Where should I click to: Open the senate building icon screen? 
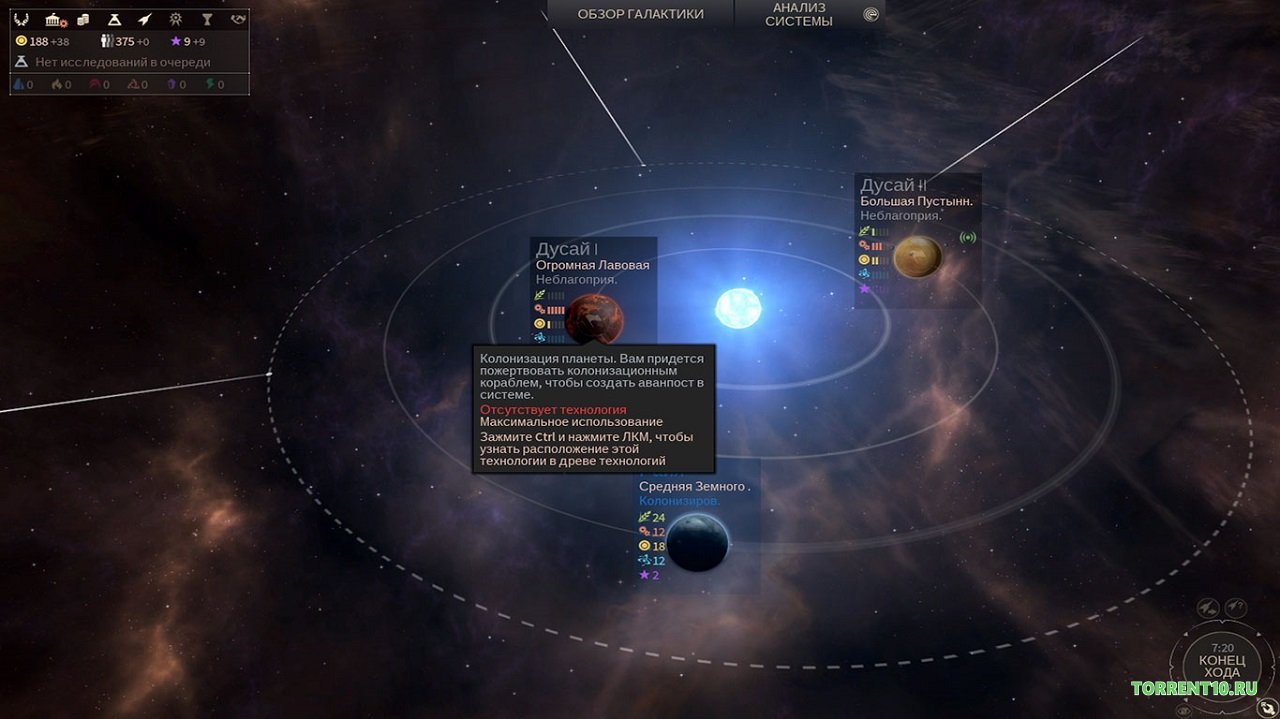(54, 19)
